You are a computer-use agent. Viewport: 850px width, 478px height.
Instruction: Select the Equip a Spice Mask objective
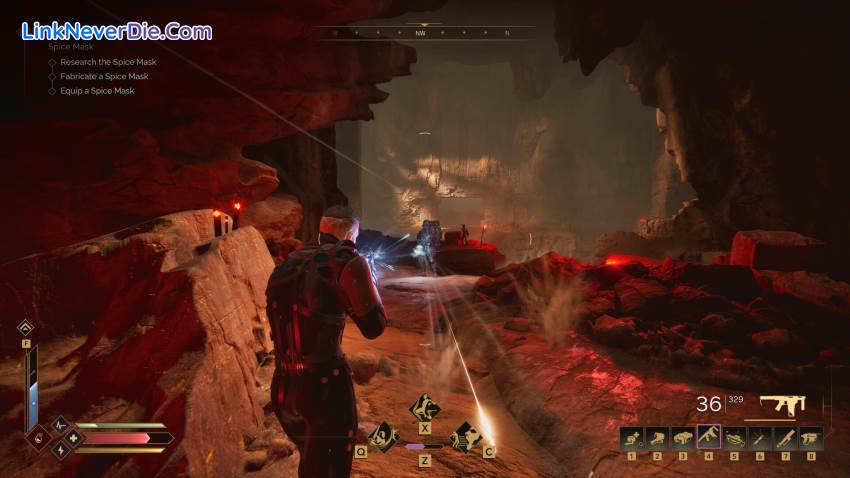click(x=96, y=91)
